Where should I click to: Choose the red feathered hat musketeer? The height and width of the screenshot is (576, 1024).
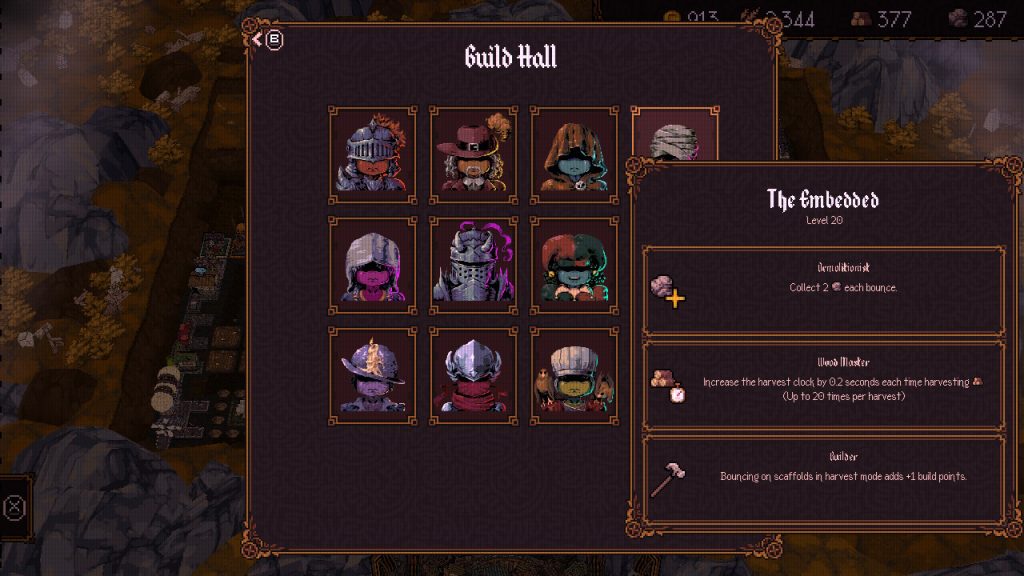click(473, 154)
